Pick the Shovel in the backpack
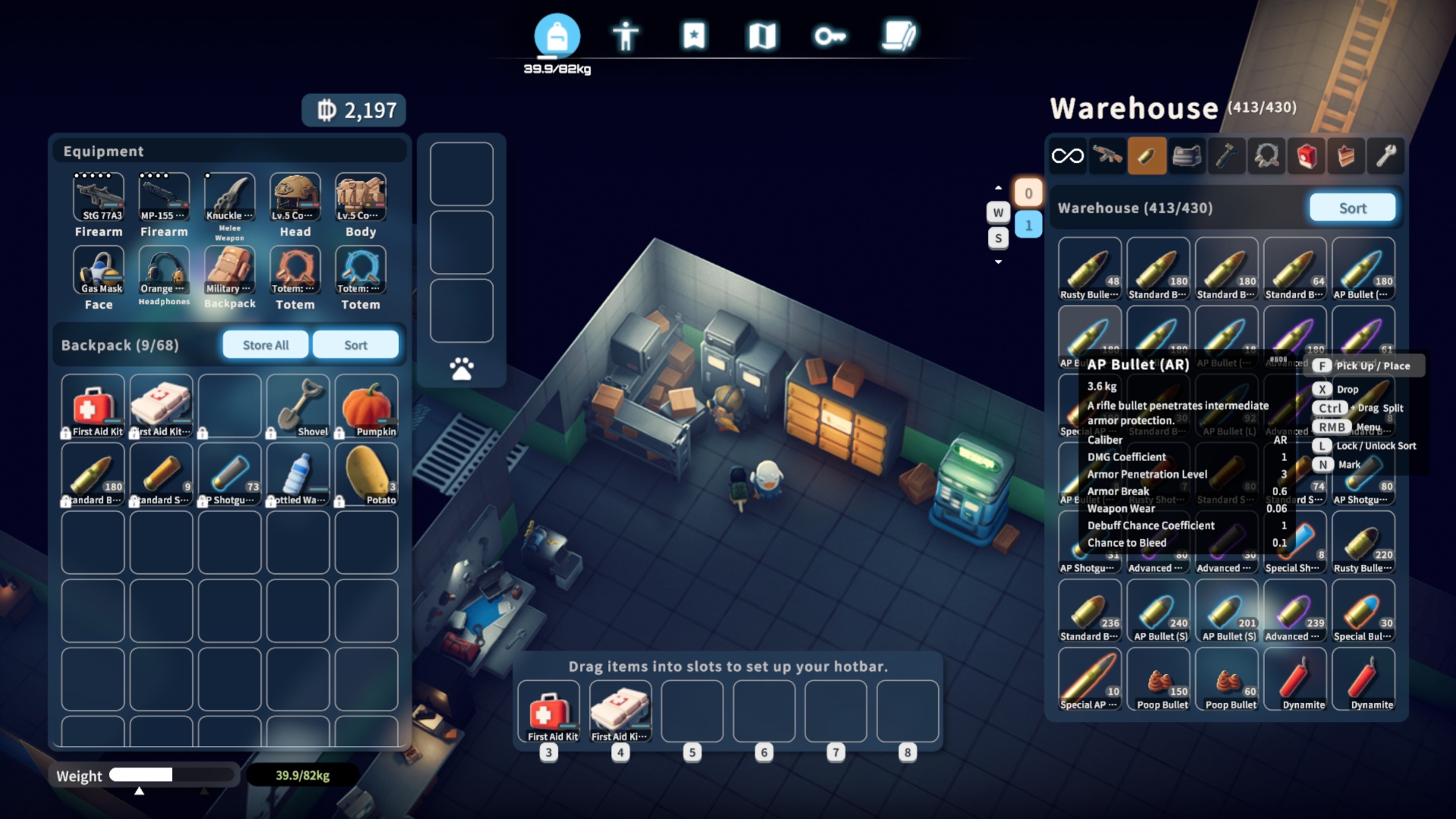 point(298,406)
